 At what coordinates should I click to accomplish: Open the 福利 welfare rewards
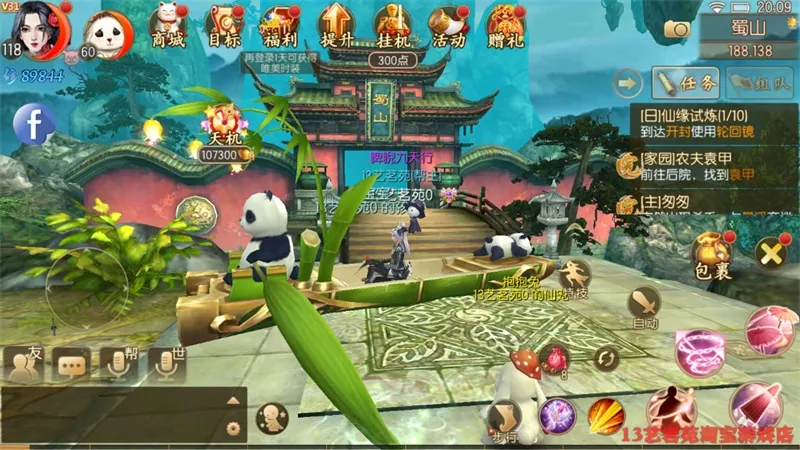coord(280,24)
